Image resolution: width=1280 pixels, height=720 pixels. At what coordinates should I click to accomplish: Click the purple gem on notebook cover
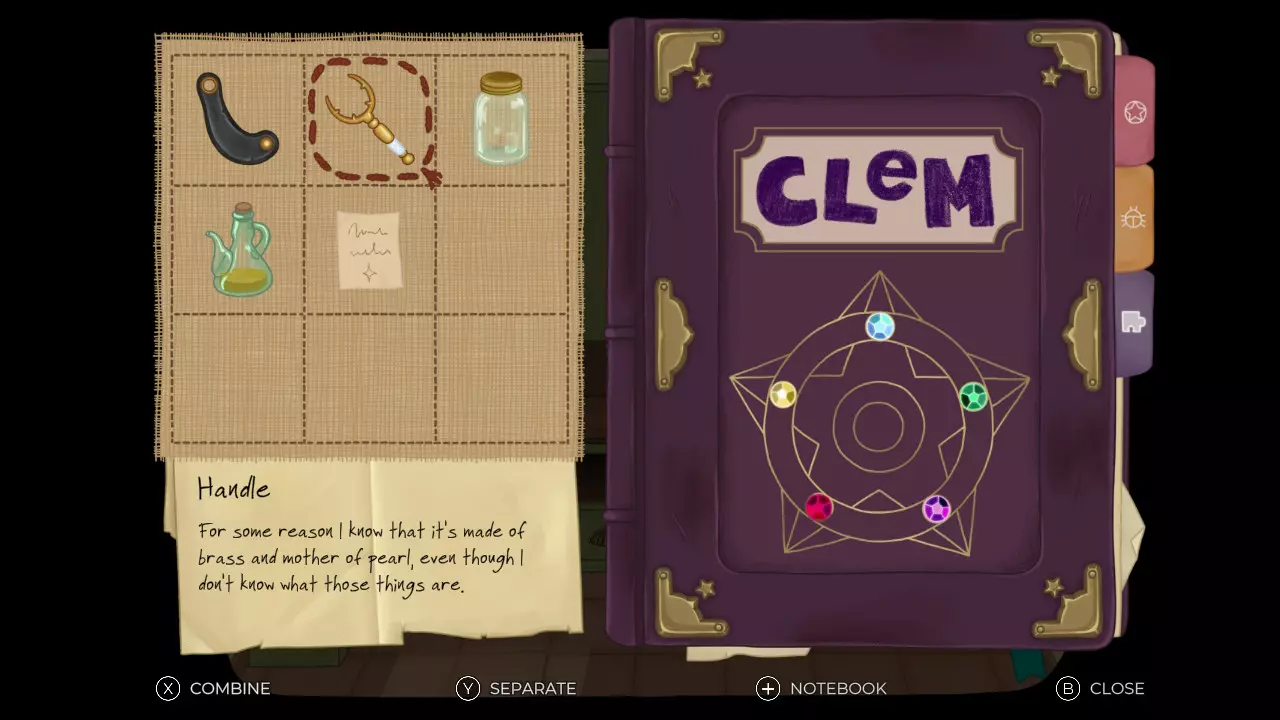pos(936,509)
